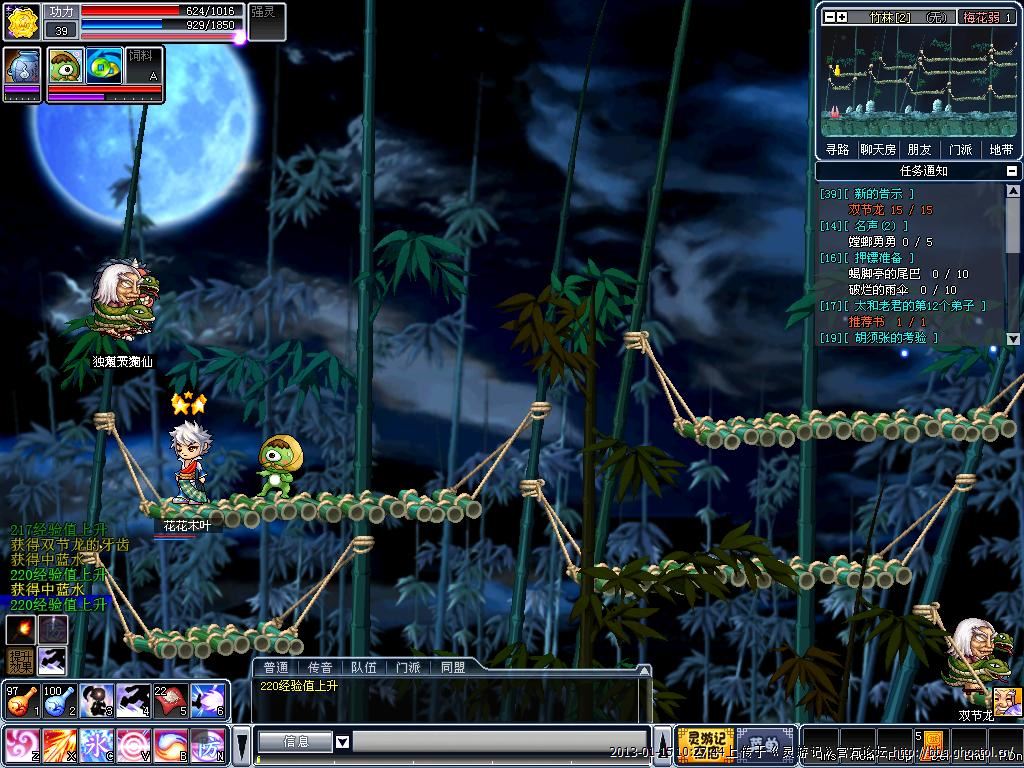Zoom in the minimap with plus button
Screen dimensions: 1024x768
(842, 17)
